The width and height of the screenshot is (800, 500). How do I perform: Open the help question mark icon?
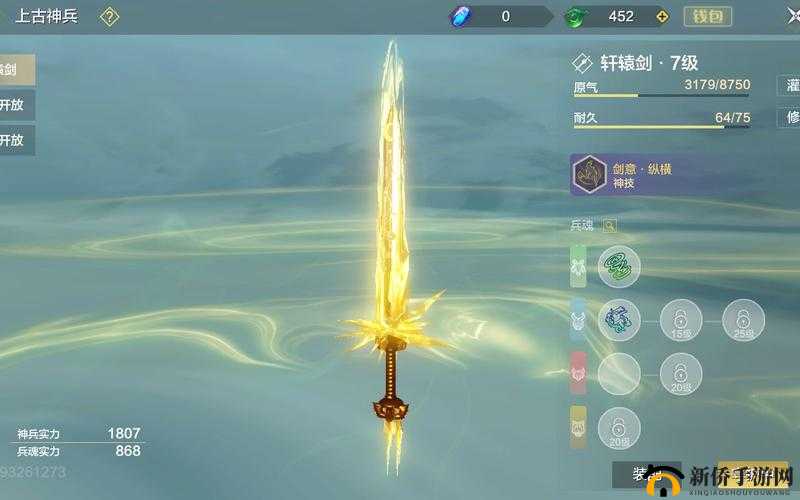click(x=110, y=16)
